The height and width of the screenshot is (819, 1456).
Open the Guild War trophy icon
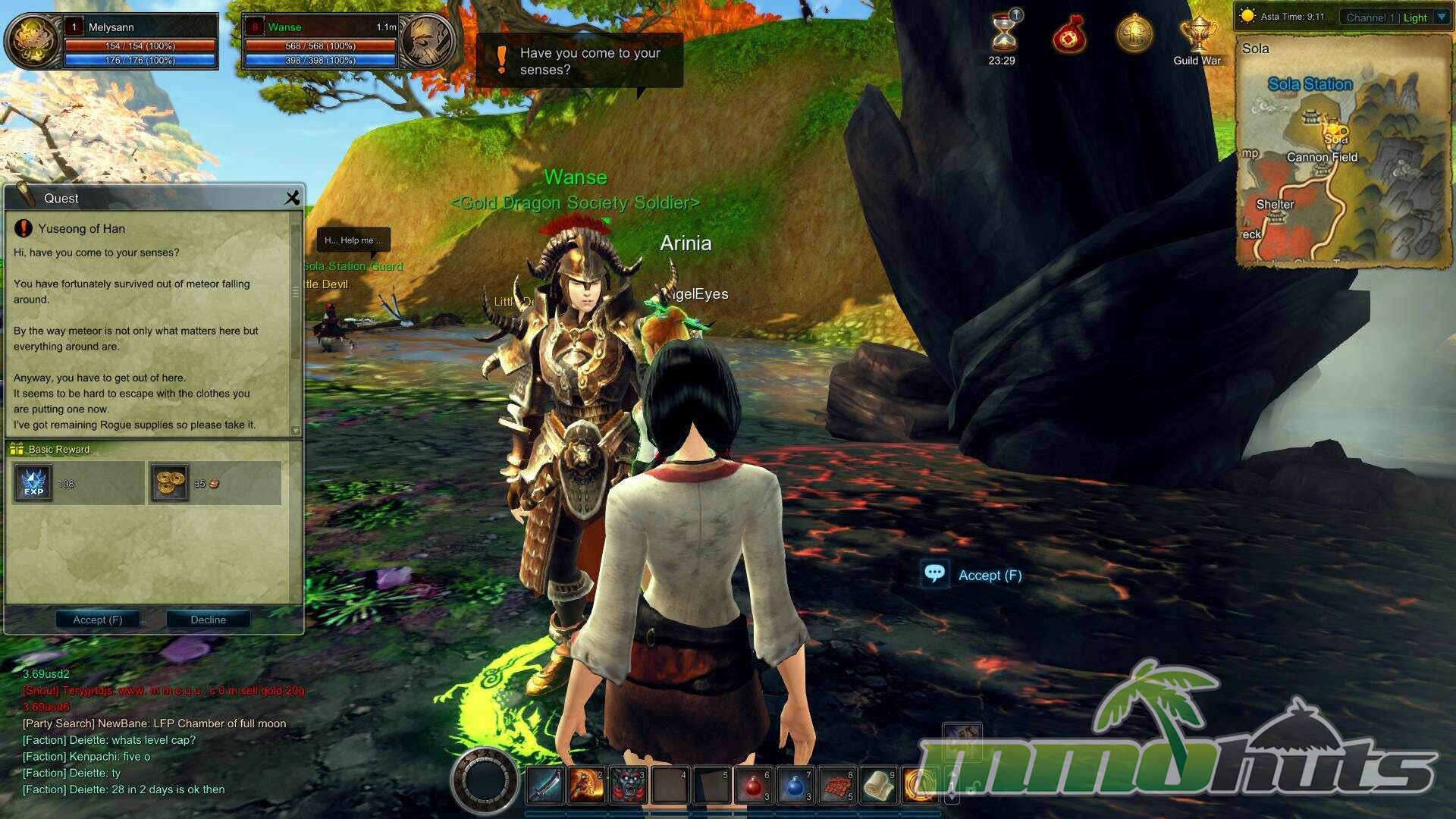point(1197,36)
